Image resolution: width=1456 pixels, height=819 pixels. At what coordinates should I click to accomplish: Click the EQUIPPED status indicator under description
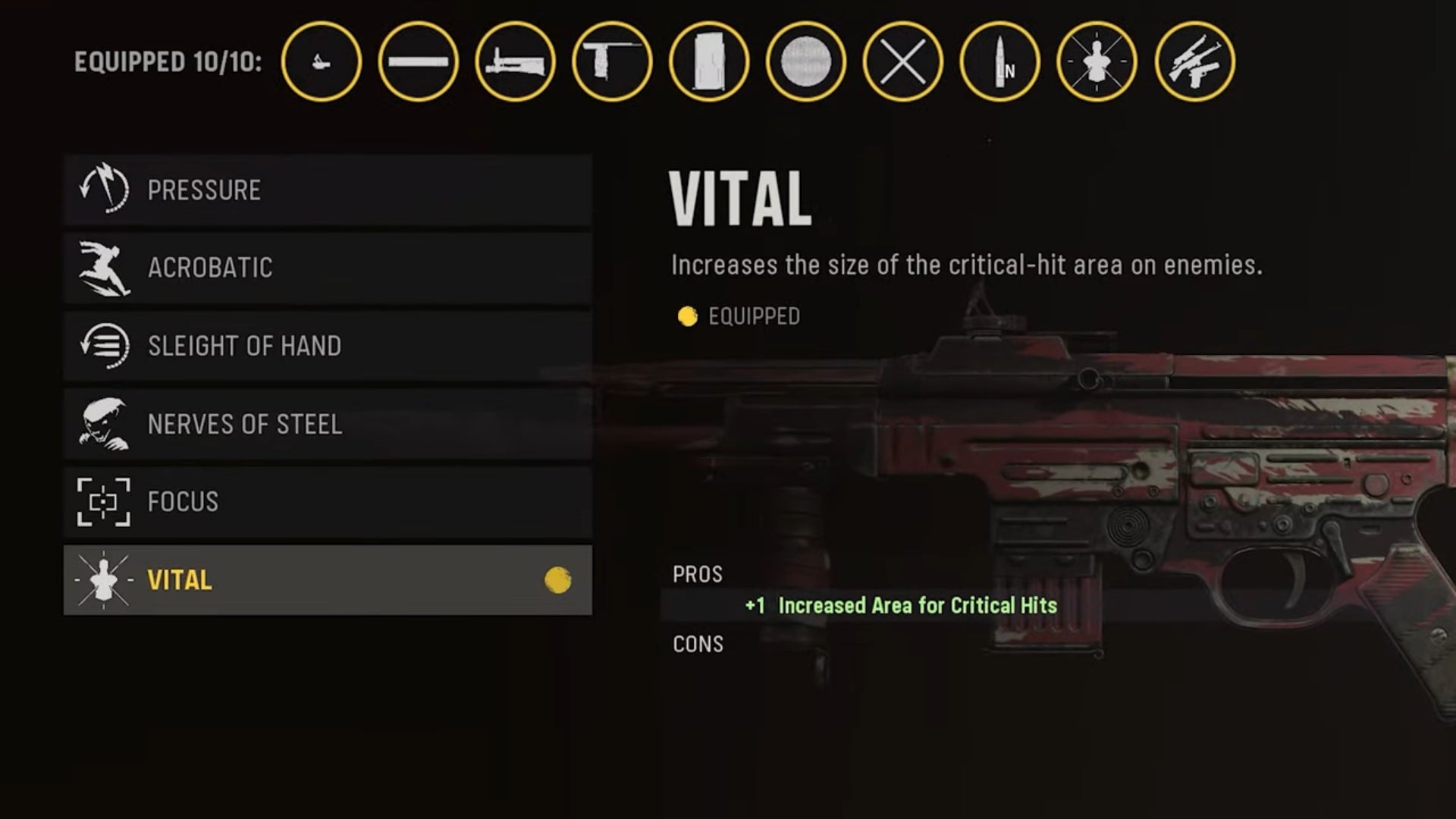(739, 315)
